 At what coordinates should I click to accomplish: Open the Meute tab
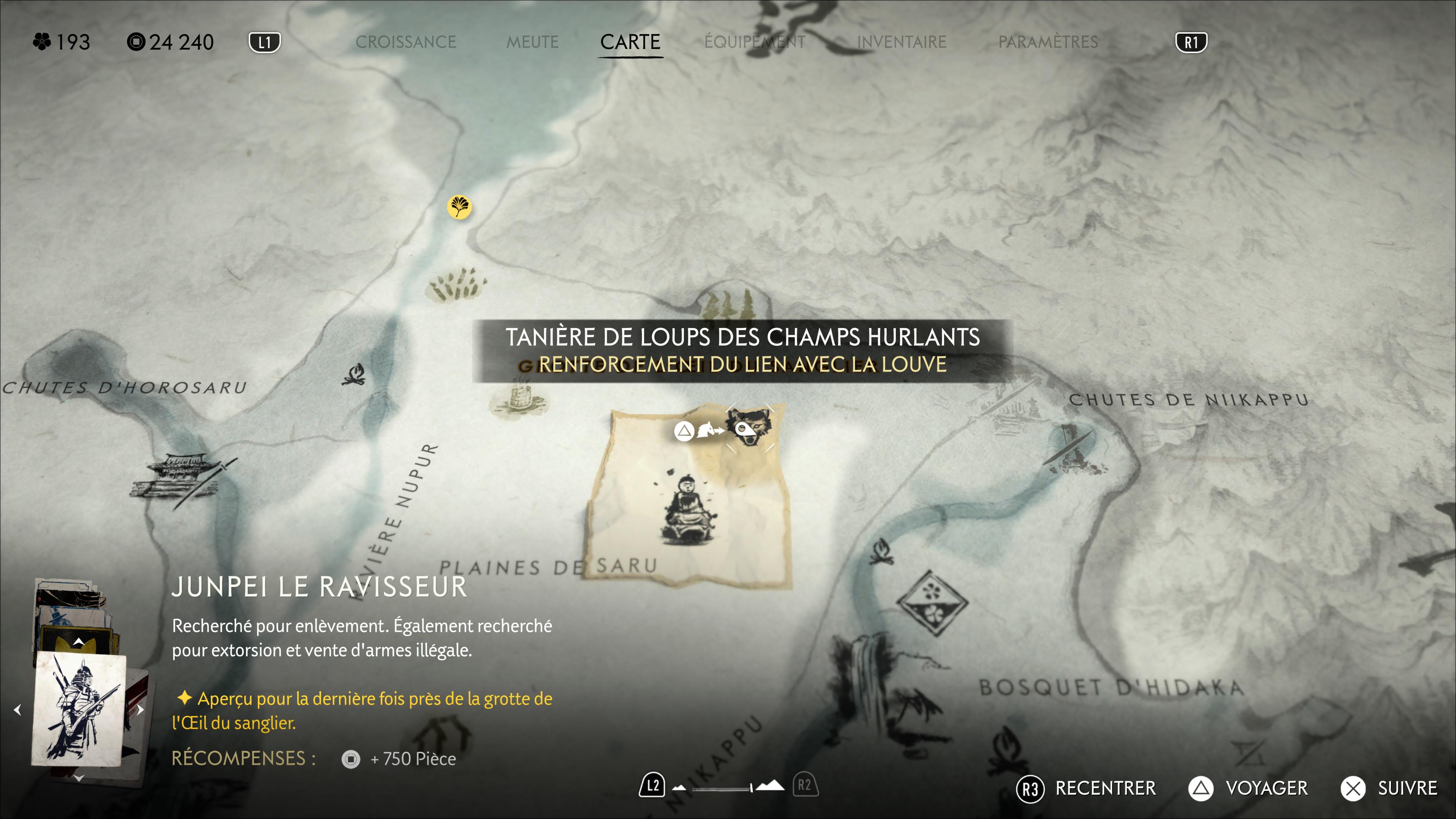point(532,42)
